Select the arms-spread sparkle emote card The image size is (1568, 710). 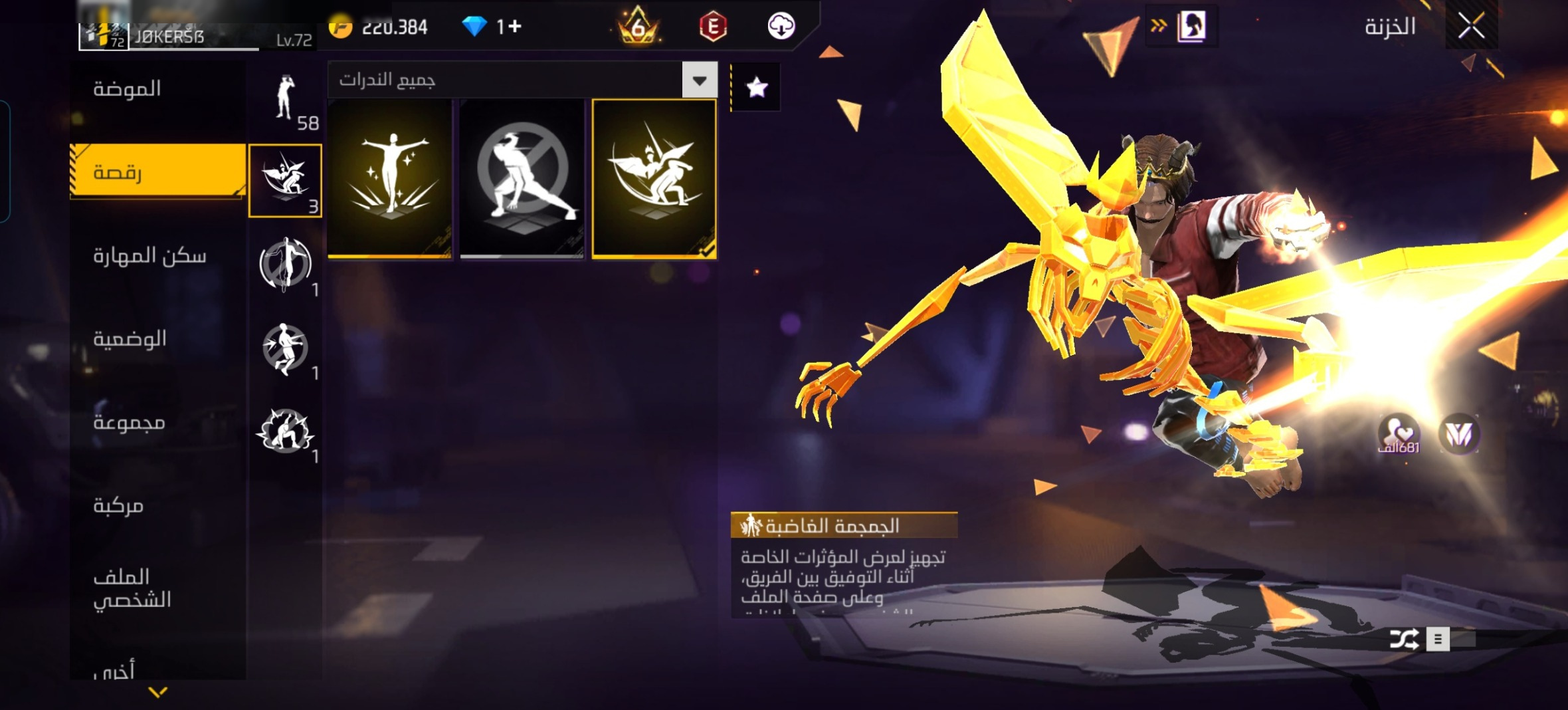390,178
